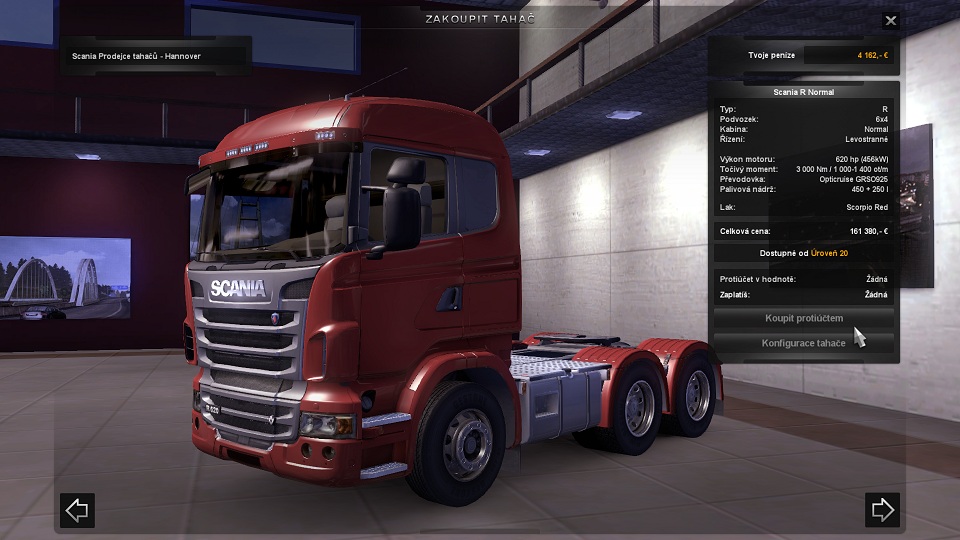Viewport: 960px width, 540px height.
Task: Show the next truck with right arrow
Action: 882,510
